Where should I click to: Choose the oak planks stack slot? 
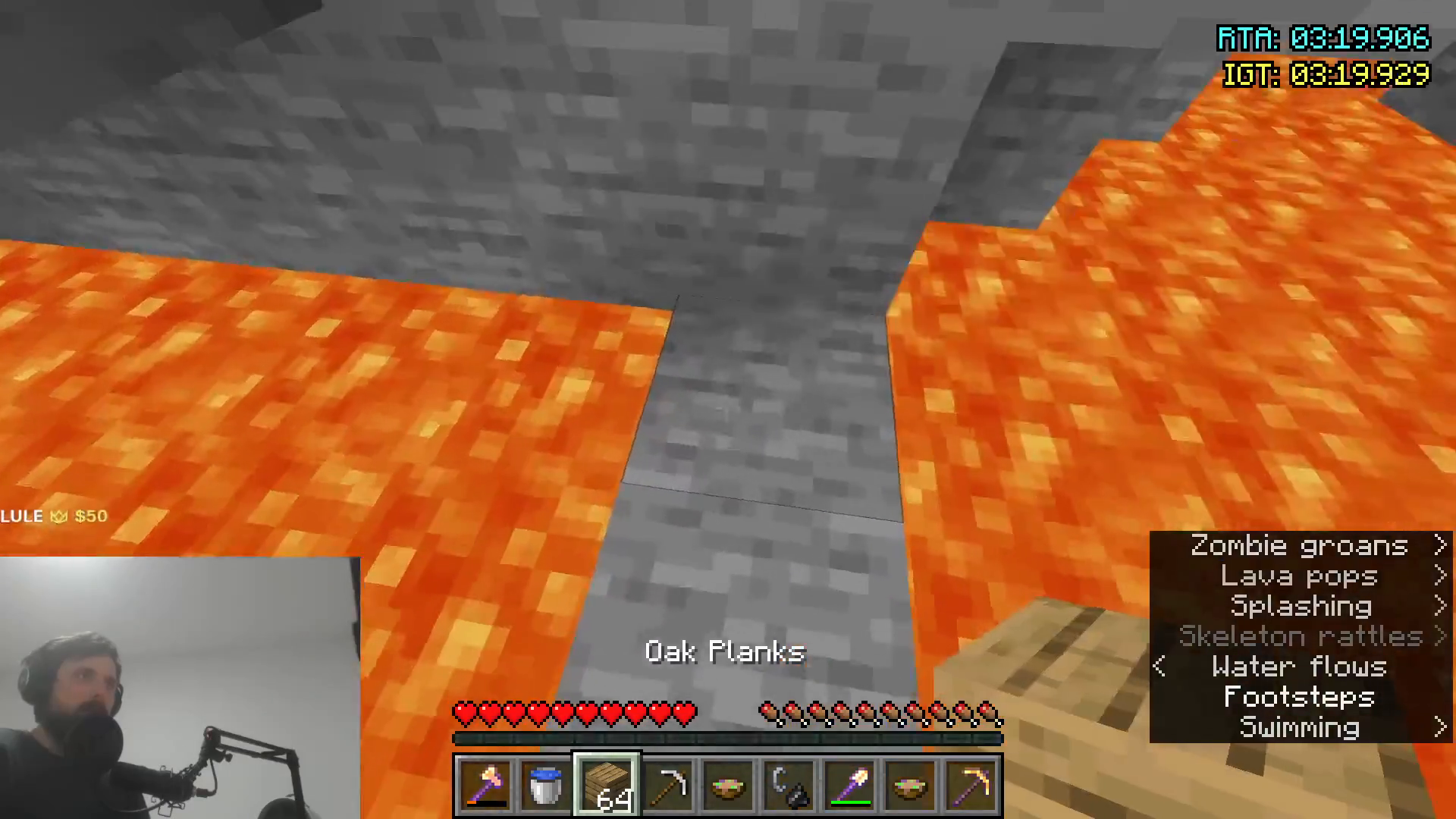(x=607, y=786)
